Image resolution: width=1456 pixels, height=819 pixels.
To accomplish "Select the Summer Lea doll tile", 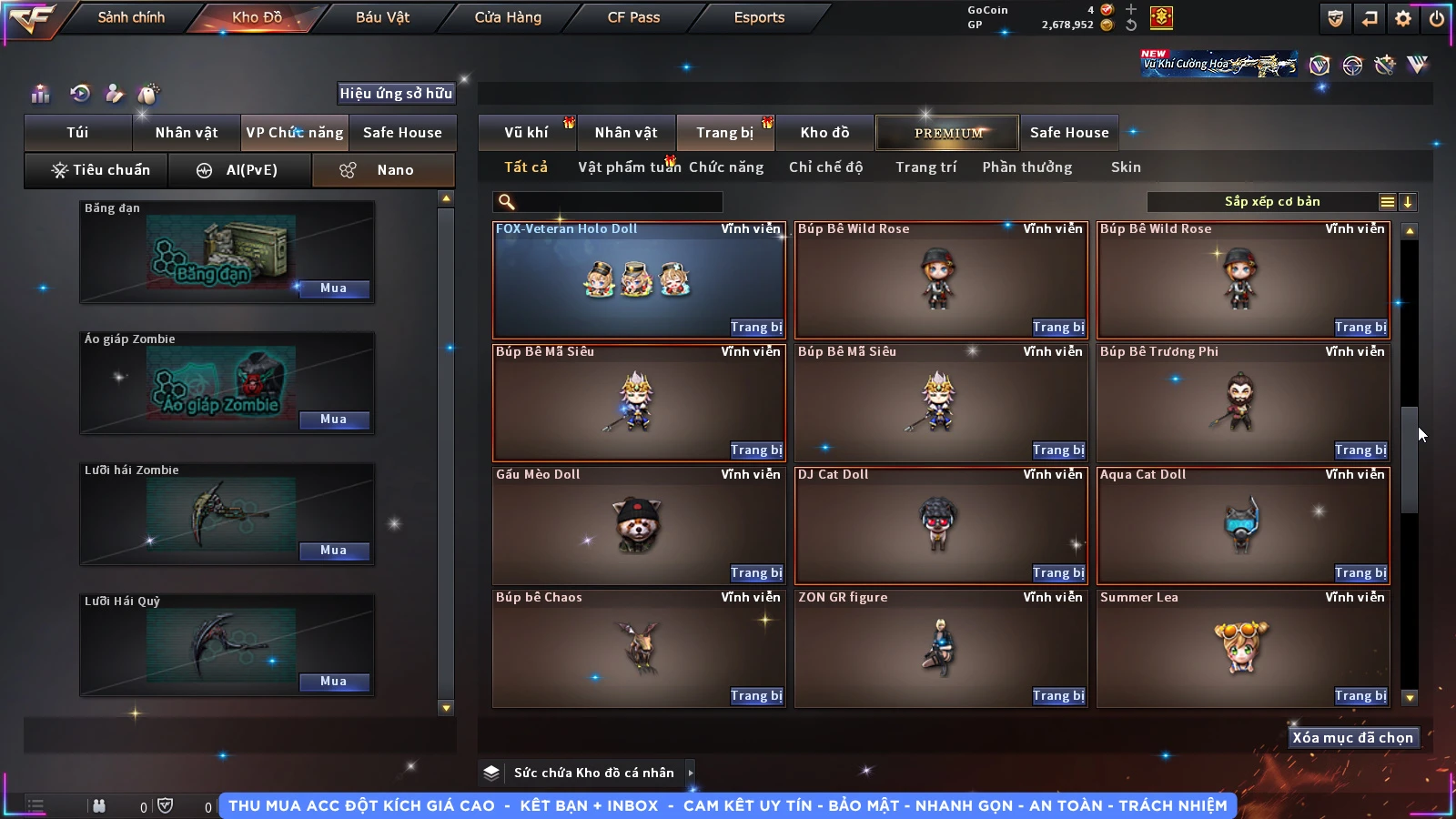I will tap(1242, 647).
